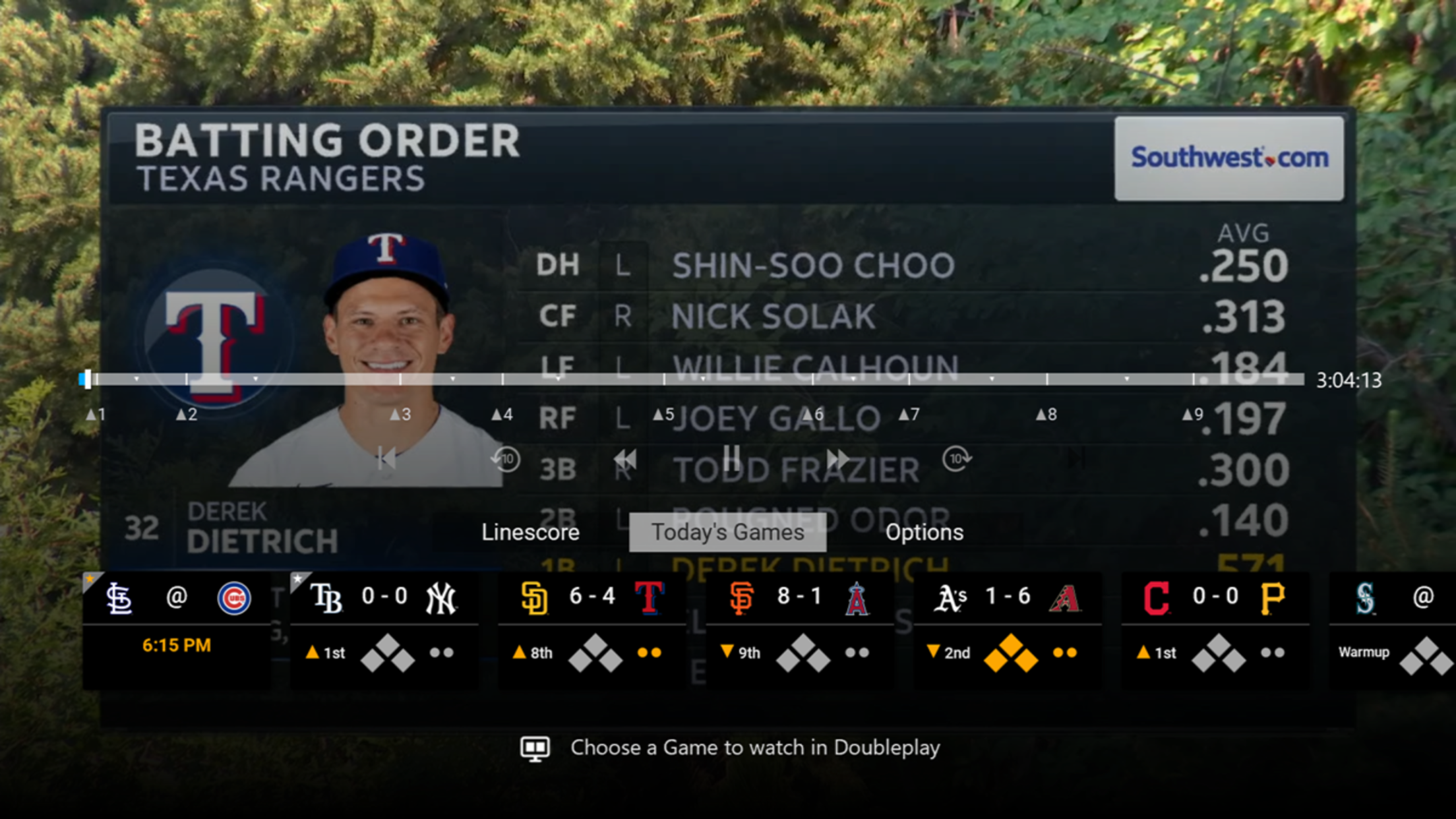Image resolution: width=1456 pixels, height=819 pixels.
Task: Choose the Athletics vs Diamondbacks game
Action: tap(1007, 629)
